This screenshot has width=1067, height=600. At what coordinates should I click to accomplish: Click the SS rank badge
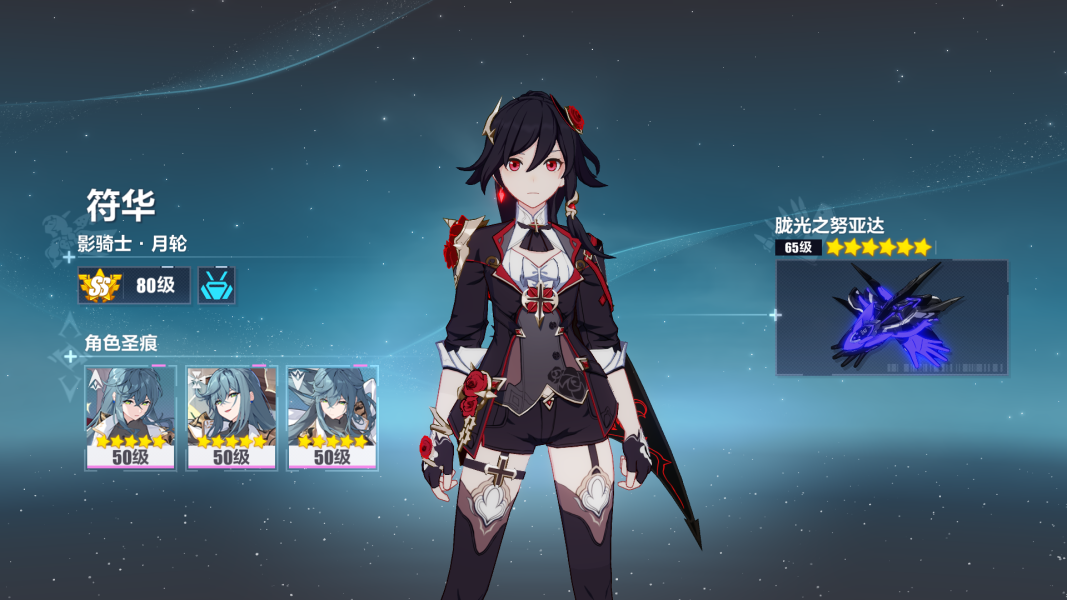point(100,286)
